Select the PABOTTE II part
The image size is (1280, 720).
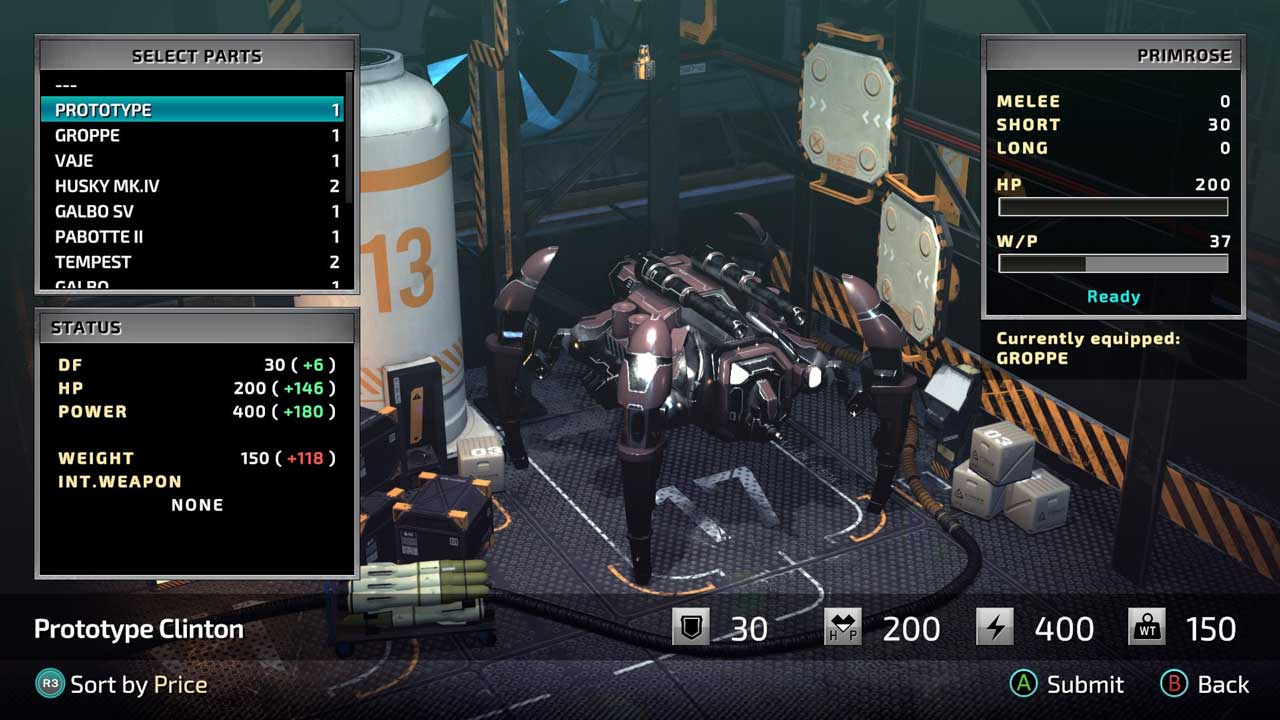[190, 237]
